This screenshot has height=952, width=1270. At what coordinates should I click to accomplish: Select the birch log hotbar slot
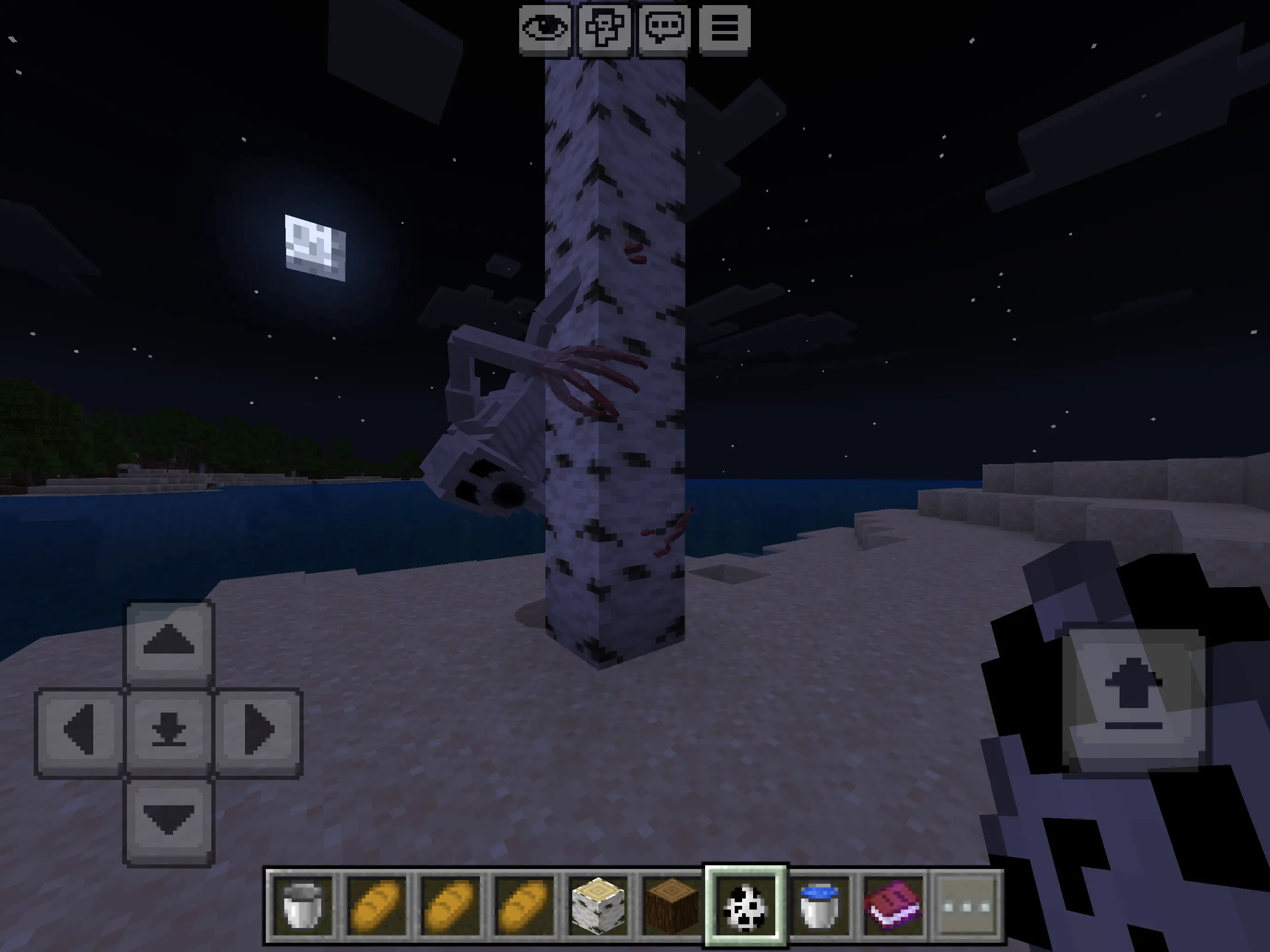click(x=598, y=906)
